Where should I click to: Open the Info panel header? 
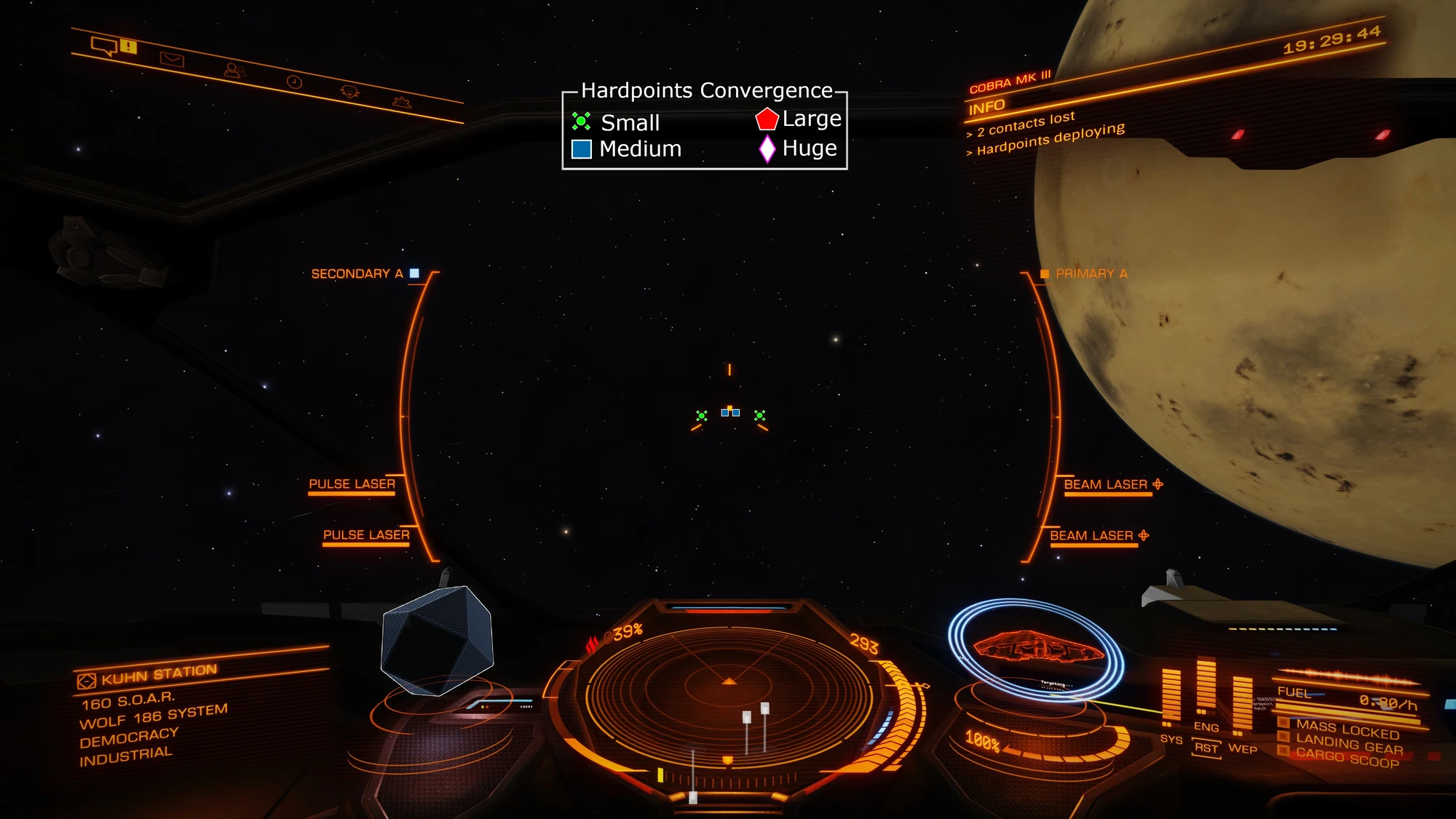pos(986,108)
